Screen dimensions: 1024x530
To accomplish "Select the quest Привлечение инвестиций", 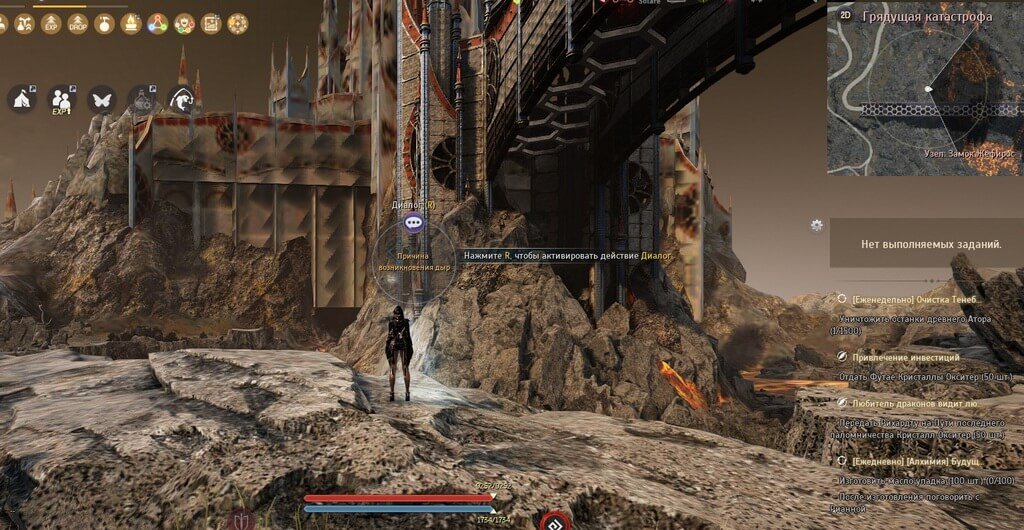I will point(905,357).
